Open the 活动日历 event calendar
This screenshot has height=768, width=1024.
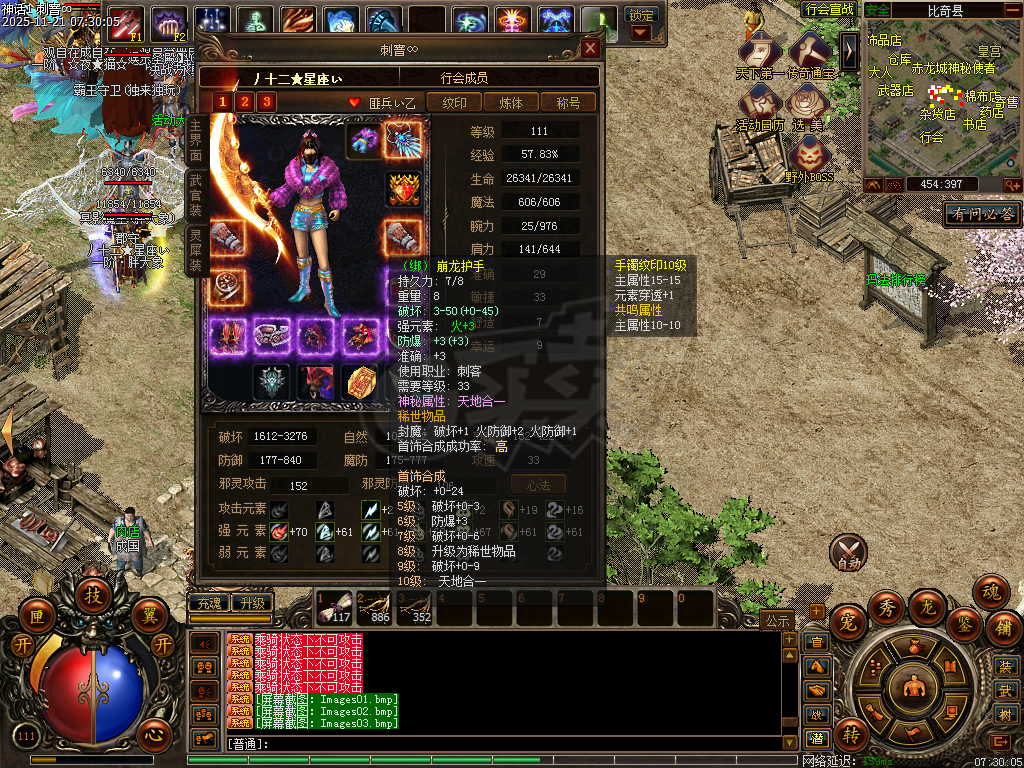coord(761,105)
